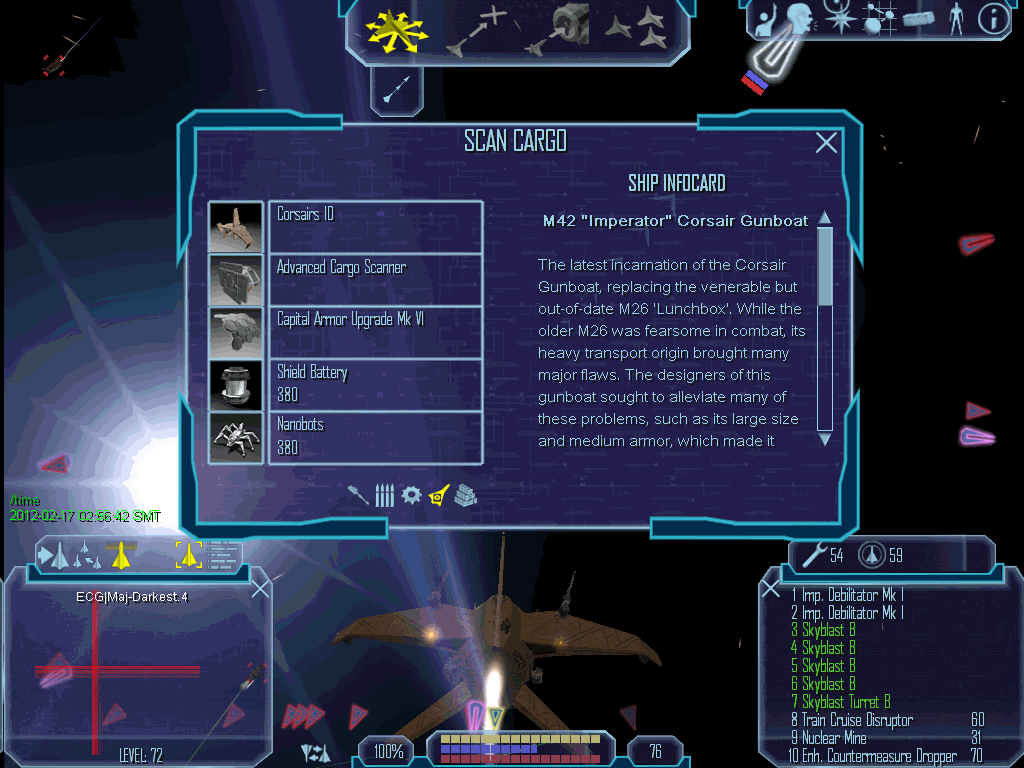Activate the yellow free flight maneuver icon

[x=396, y=30]
